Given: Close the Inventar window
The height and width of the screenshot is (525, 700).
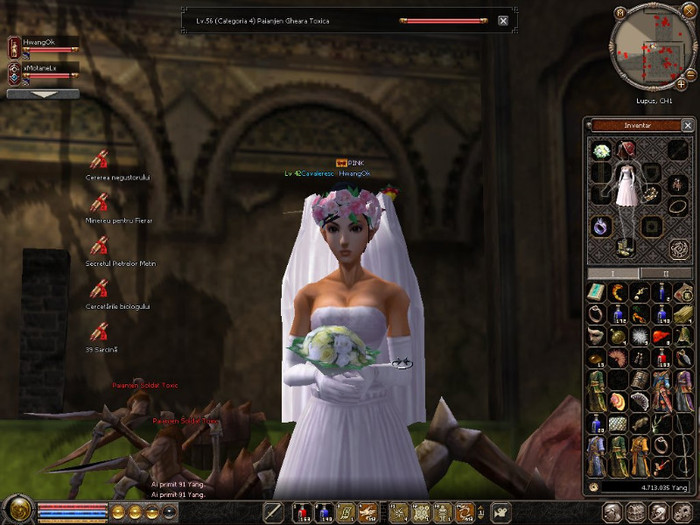Looking at the screenshot, I should click(687, 126).
